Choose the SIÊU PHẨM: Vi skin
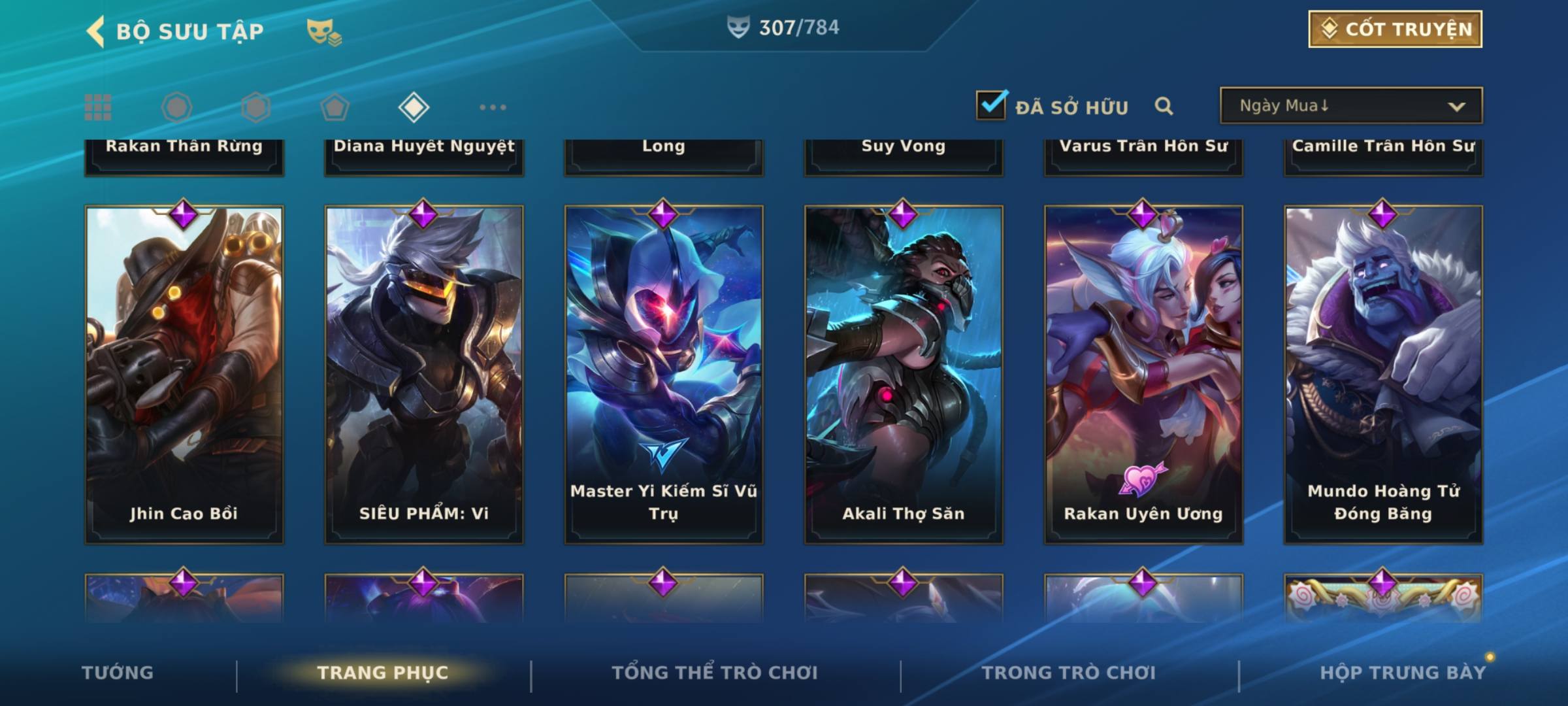1568x706 pixels. [423, 374]
